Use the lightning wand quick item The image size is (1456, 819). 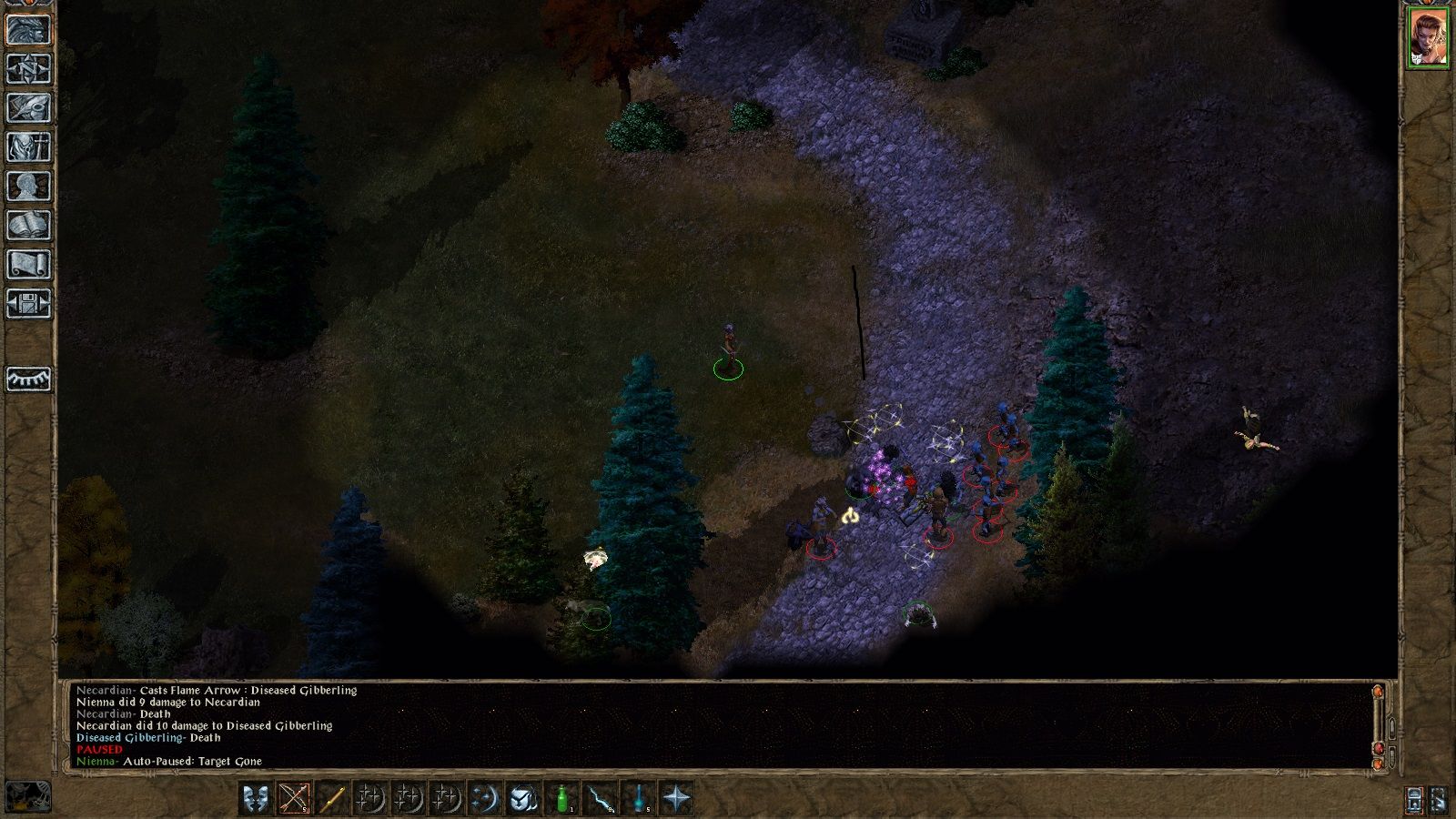(x=601, y=798)
